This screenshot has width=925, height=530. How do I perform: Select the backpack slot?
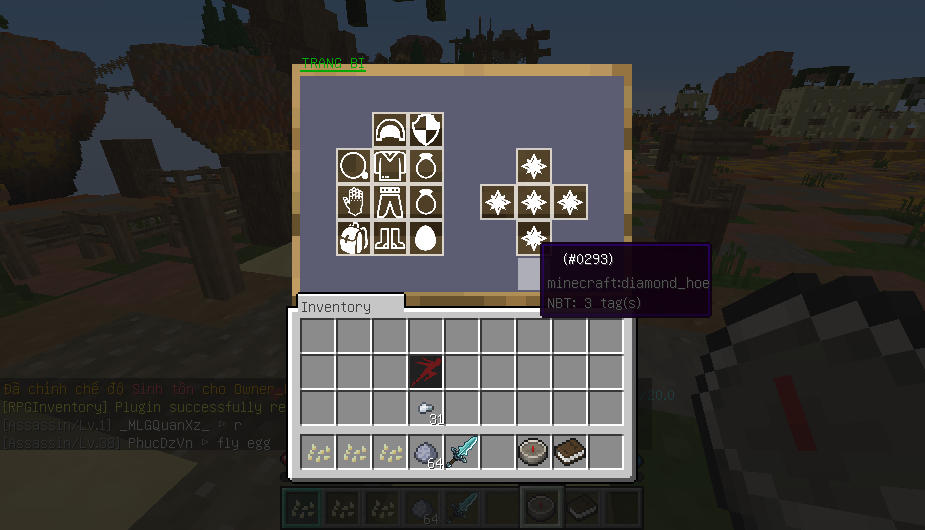pyautogui.click(x=354, y=238)
